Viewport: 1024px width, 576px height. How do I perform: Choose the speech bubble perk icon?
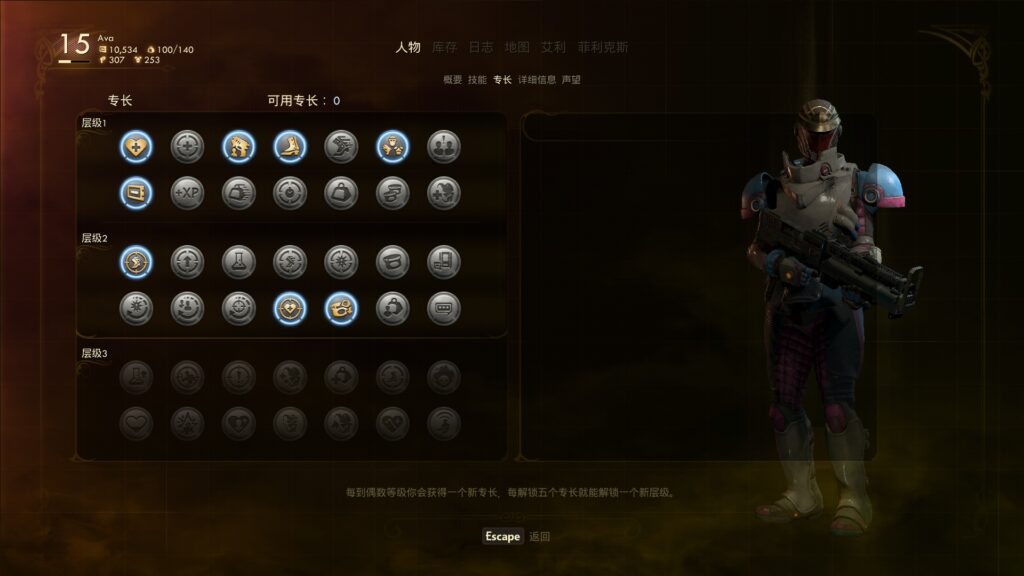444,308
